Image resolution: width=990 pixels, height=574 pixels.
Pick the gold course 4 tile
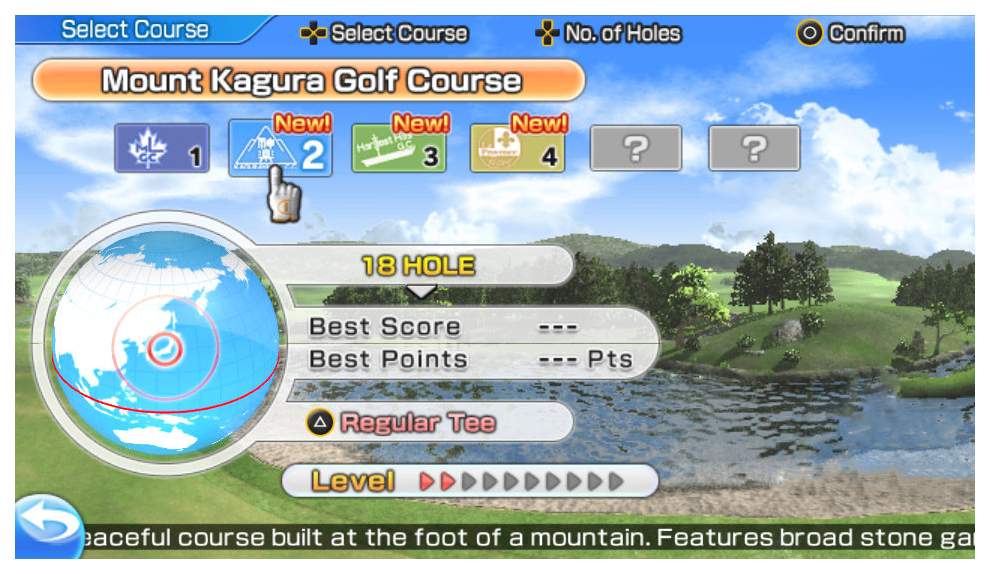(x=517, y=149)
